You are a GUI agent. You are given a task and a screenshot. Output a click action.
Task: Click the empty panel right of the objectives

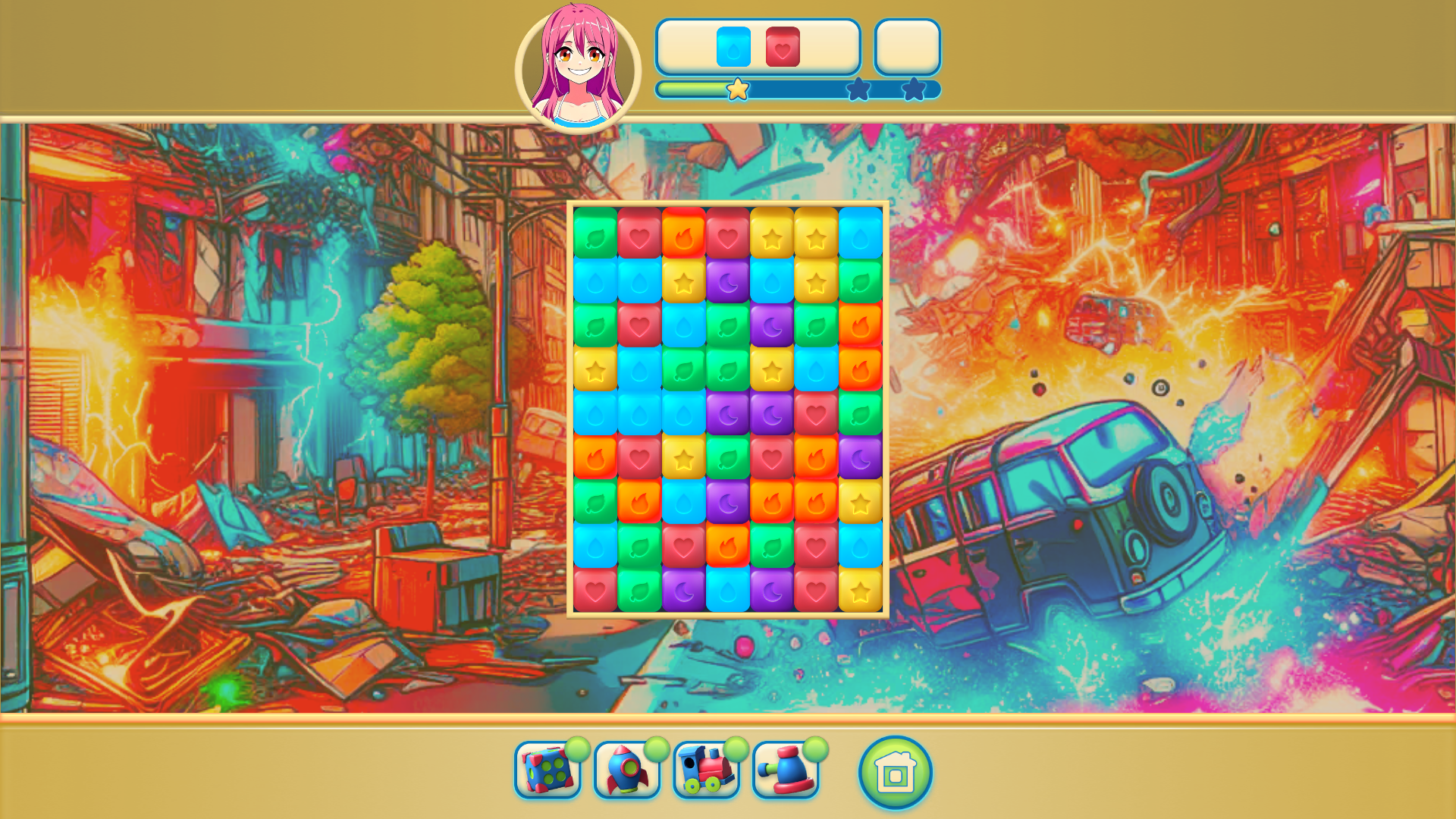pyautogui.click(x=907, y=48)
